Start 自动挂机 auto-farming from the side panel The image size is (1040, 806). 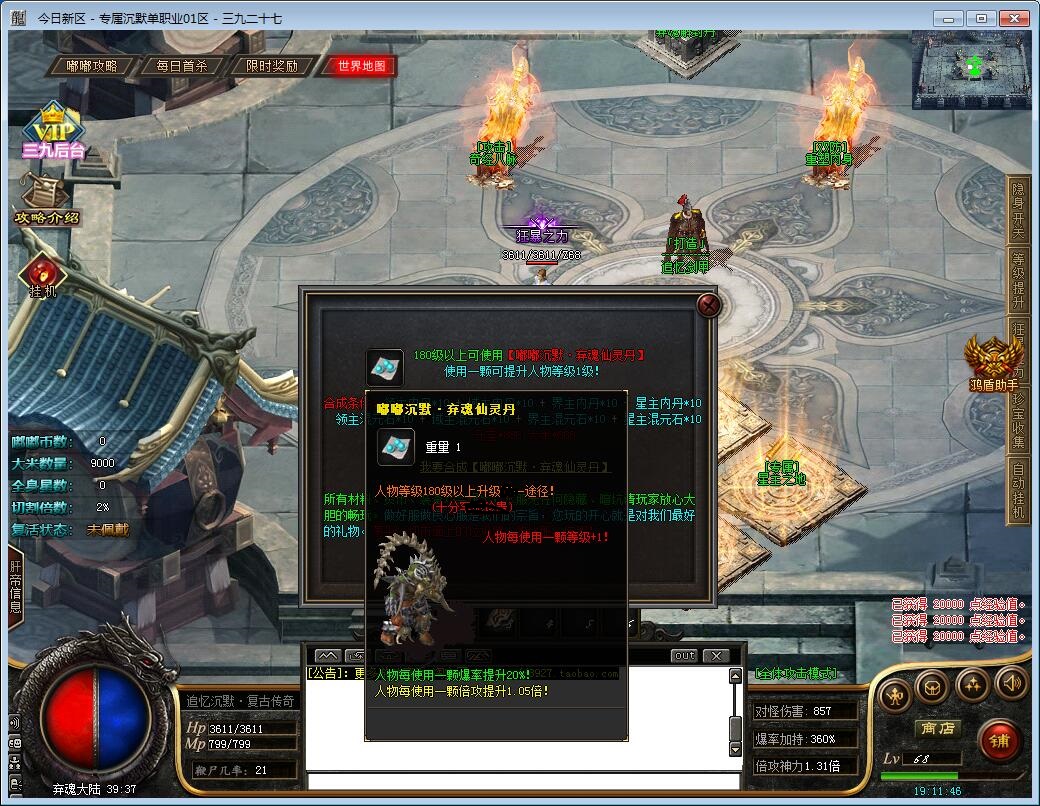[1019, 490]
